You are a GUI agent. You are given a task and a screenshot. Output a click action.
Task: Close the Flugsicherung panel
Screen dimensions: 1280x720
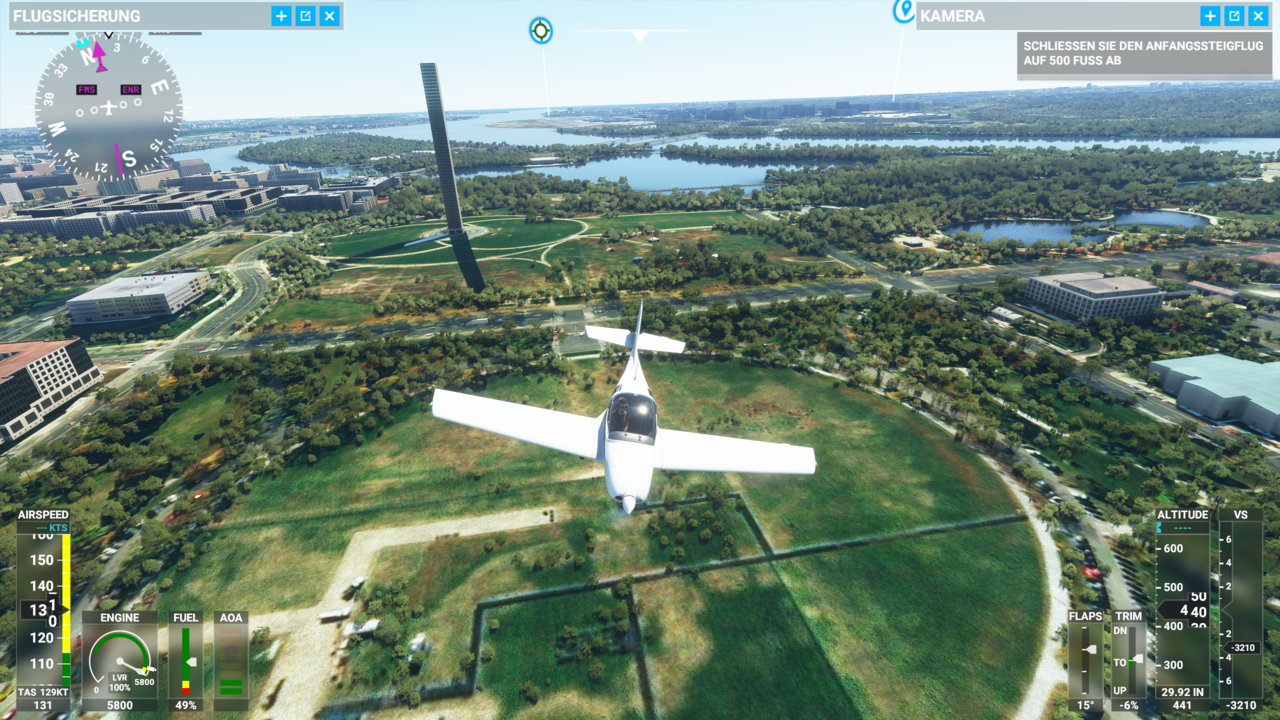coord(329,16)
